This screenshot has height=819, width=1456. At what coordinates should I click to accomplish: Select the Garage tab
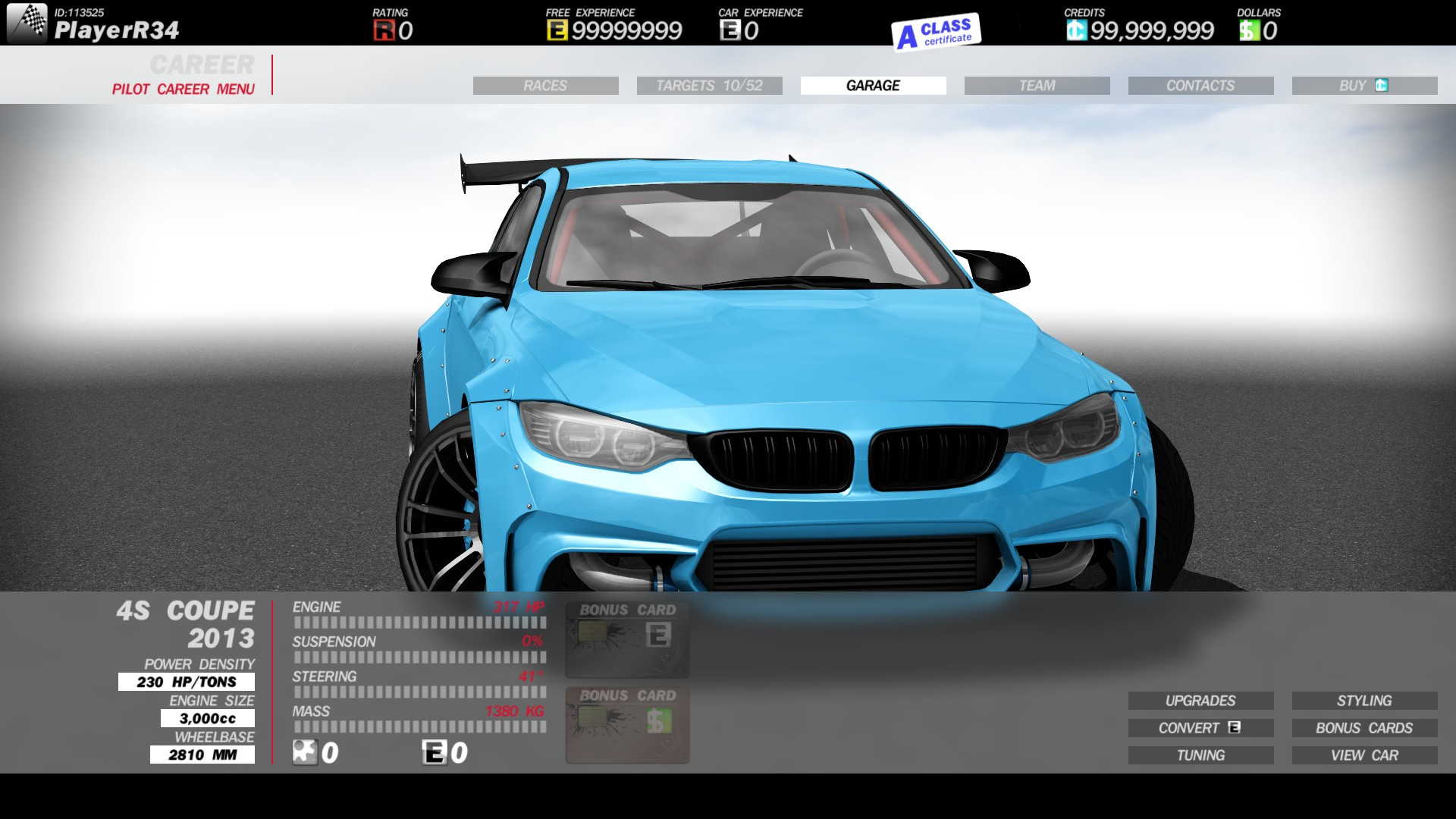point(873,86)
